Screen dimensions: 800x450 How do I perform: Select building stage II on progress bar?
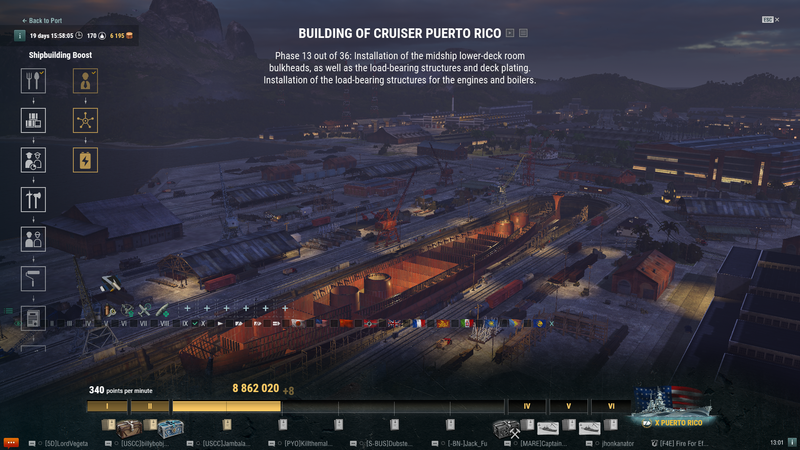click(x=149, y=406)
